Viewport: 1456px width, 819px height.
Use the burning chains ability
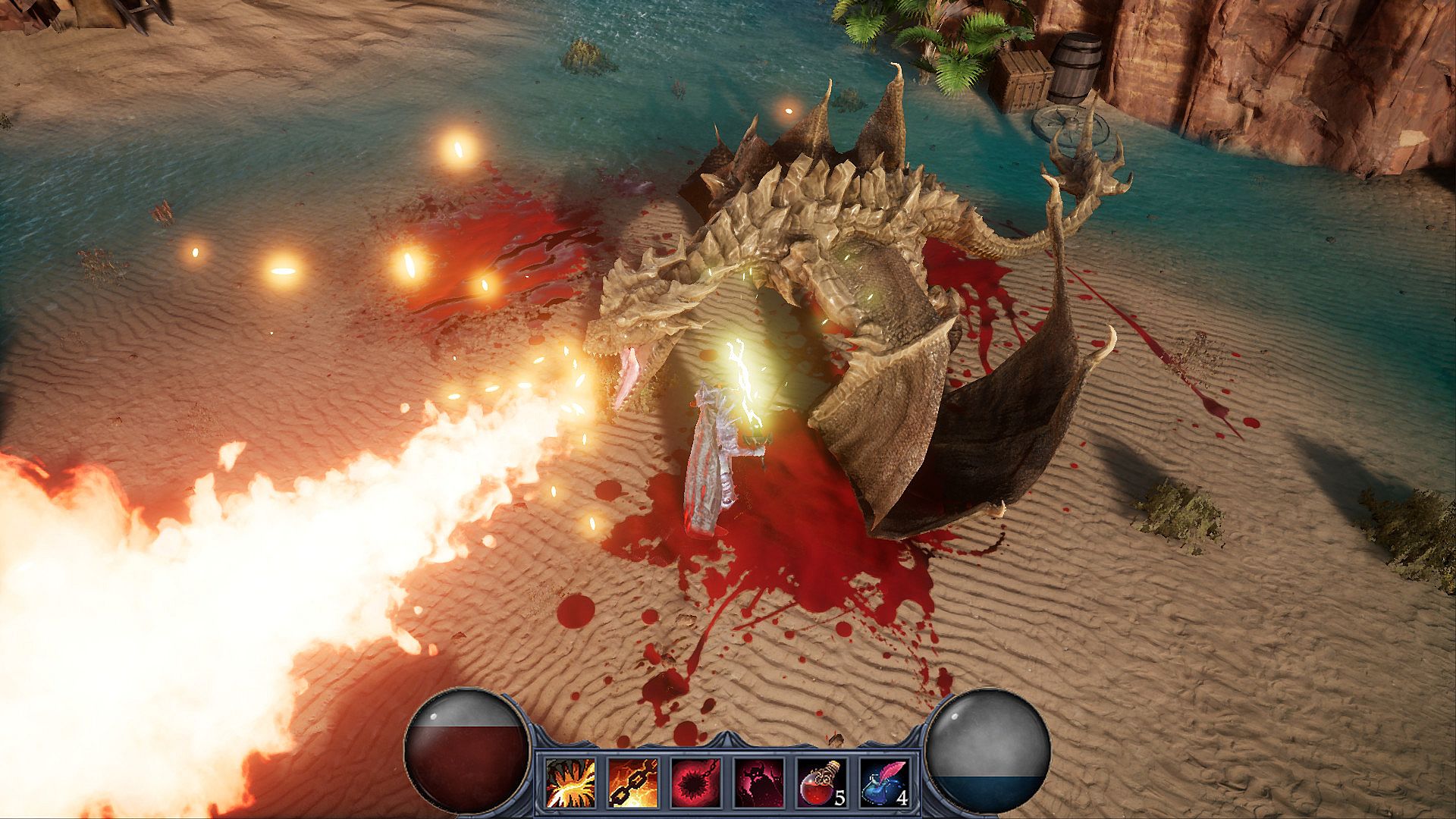[633, 783]
